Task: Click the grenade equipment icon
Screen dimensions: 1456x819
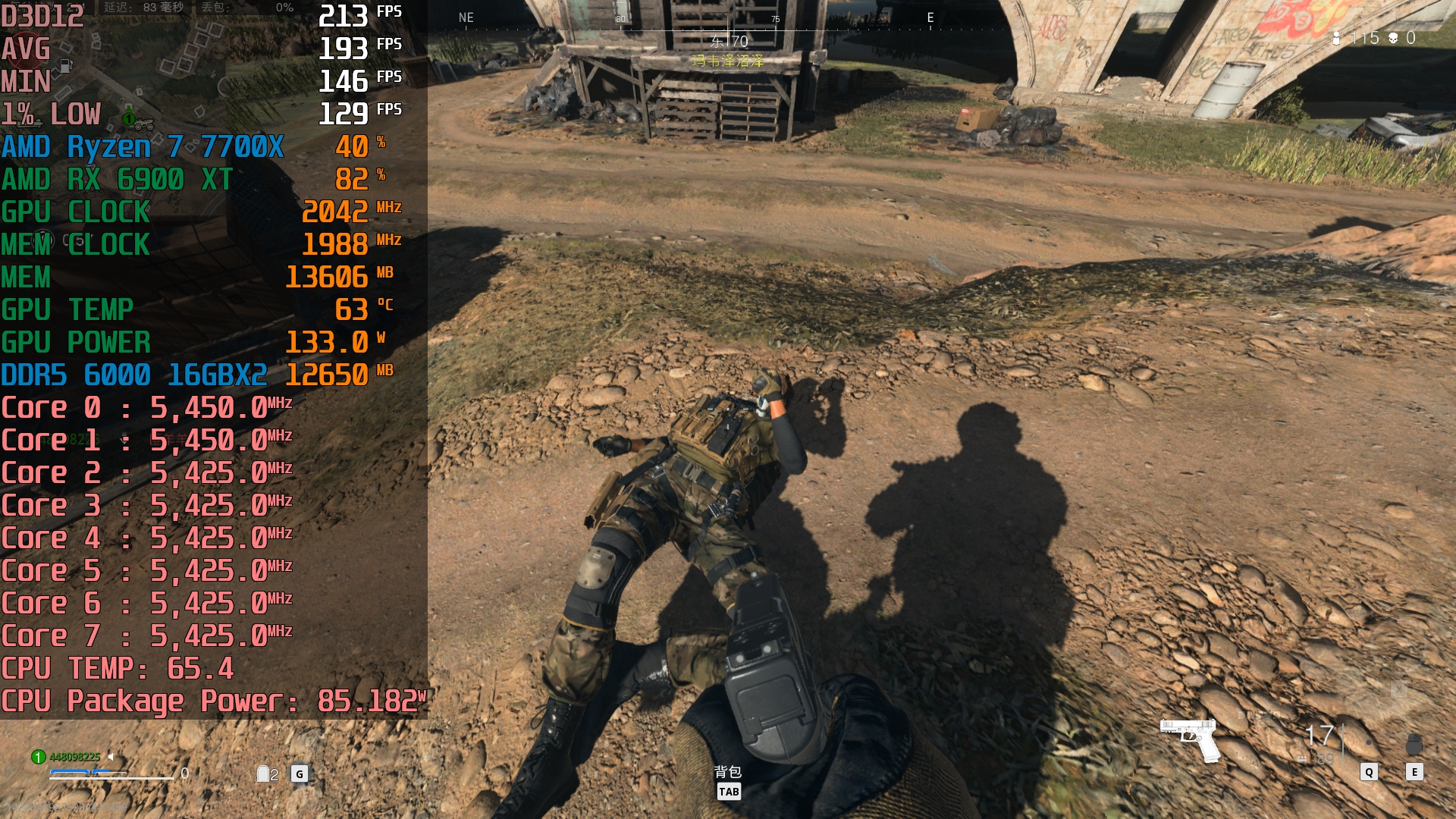Action: tap(1414, 744)
